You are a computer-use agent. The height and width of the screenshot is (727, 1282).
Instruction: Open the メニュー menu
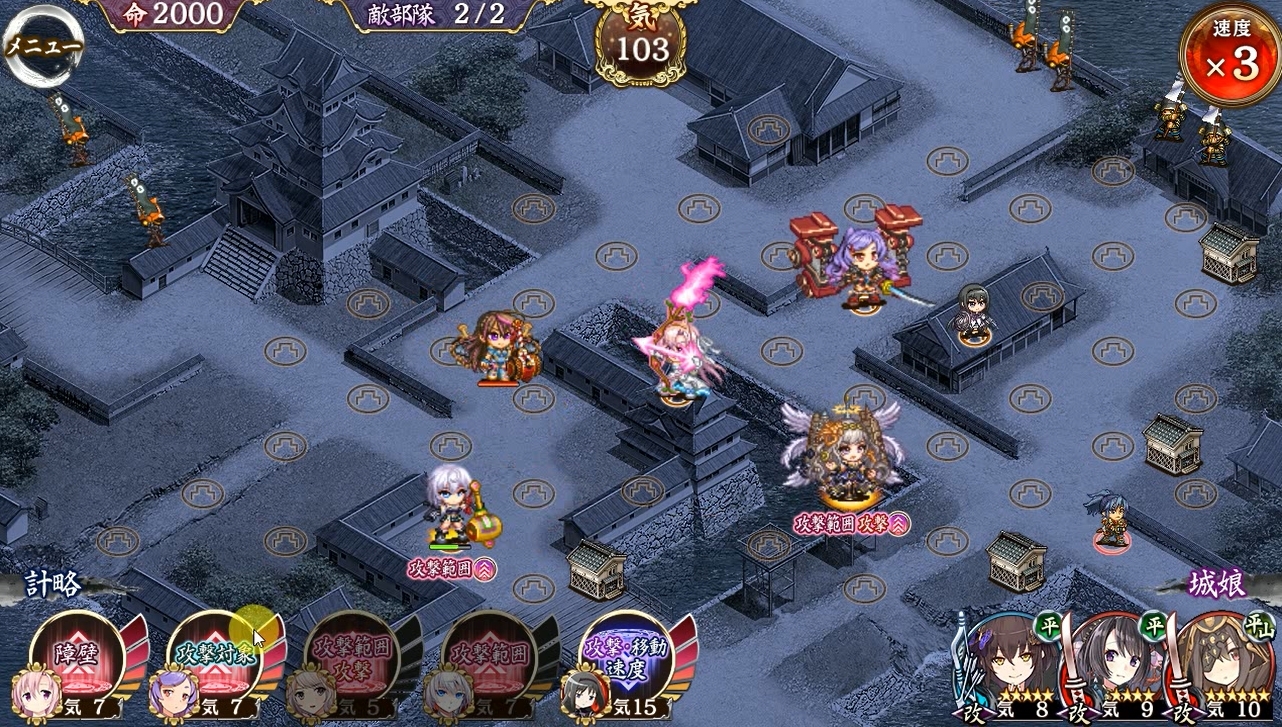[x=42, y=47]
